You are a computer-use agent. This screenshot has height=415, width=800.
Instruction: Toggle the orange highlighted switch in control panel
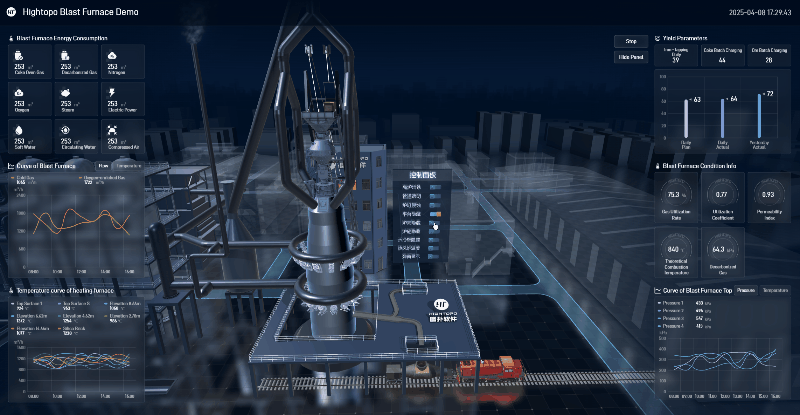point(436,214)
